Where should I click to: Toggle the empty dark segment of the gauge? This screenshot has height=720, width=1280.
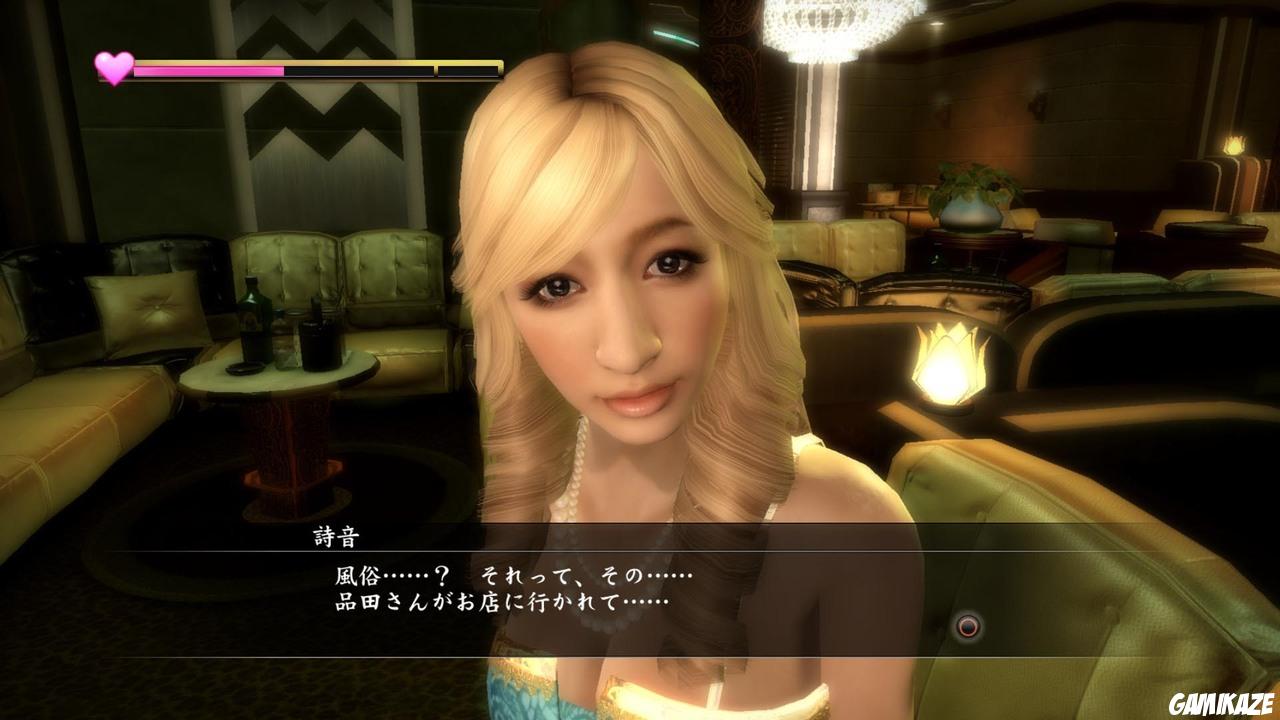click(x=360, y=70)
